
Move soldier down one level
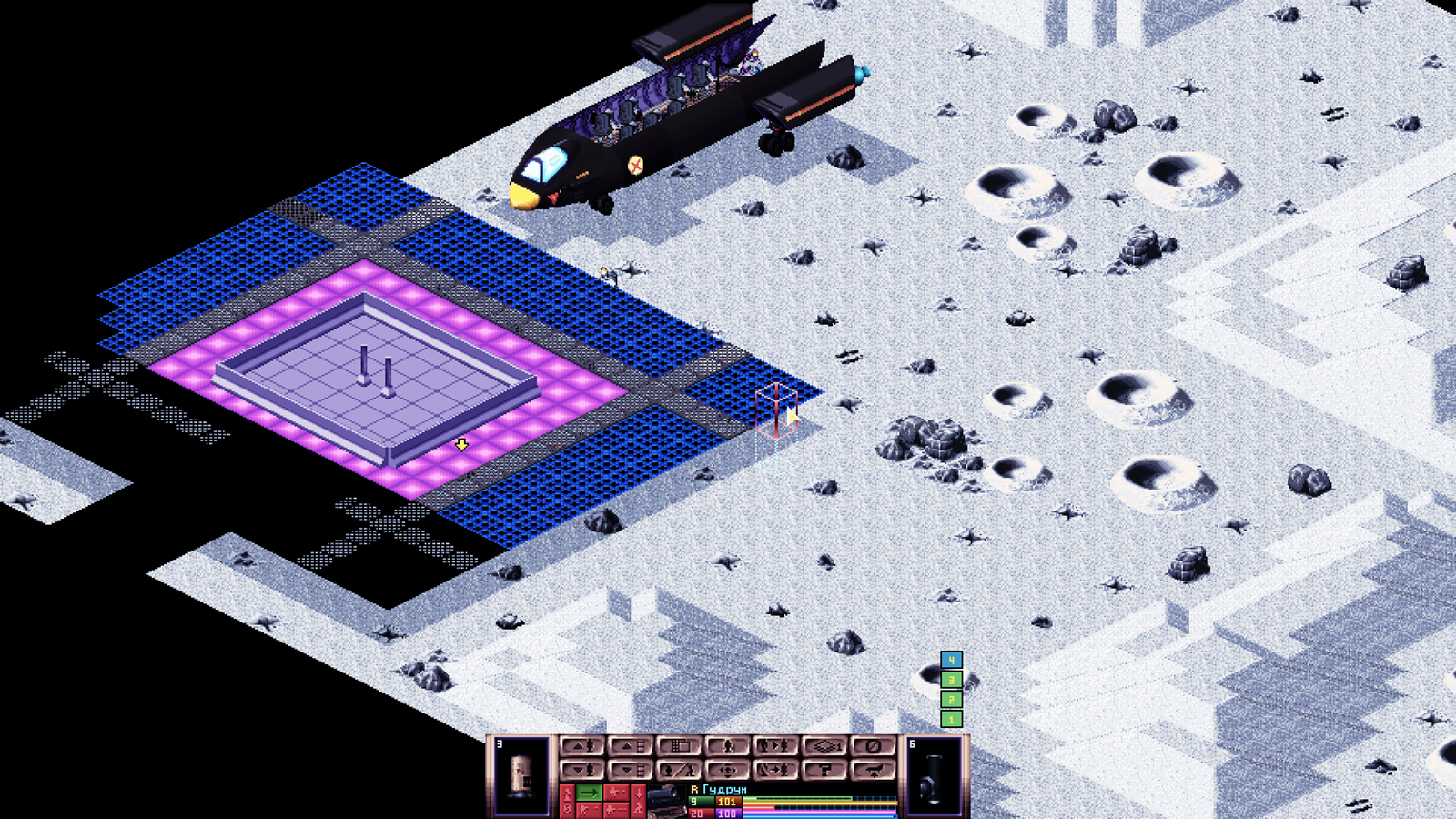click(x=581, y=770)
